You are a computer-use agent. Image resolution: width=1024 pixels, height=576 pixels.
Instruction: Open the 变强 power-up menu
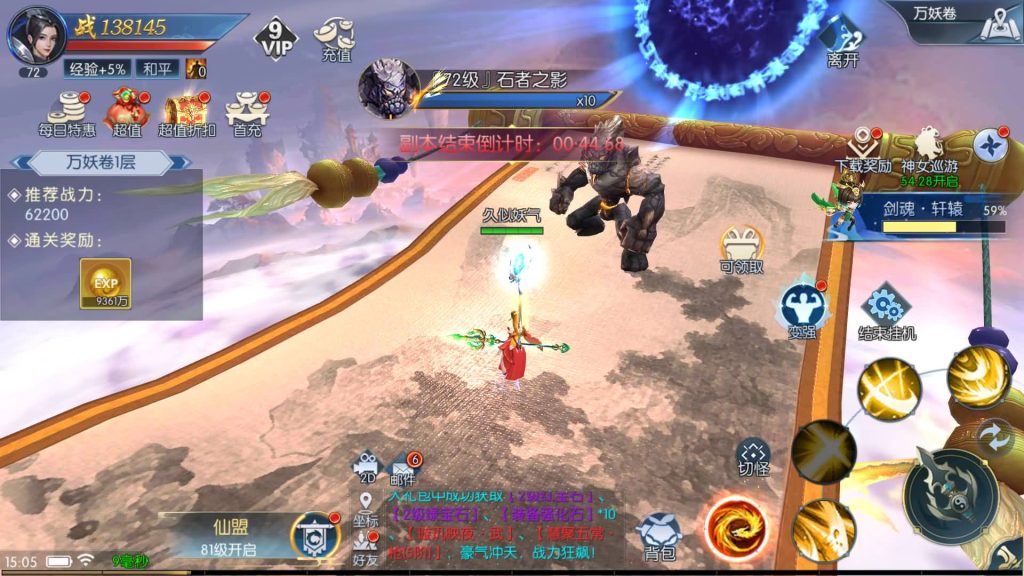click(x=802, y=307)
